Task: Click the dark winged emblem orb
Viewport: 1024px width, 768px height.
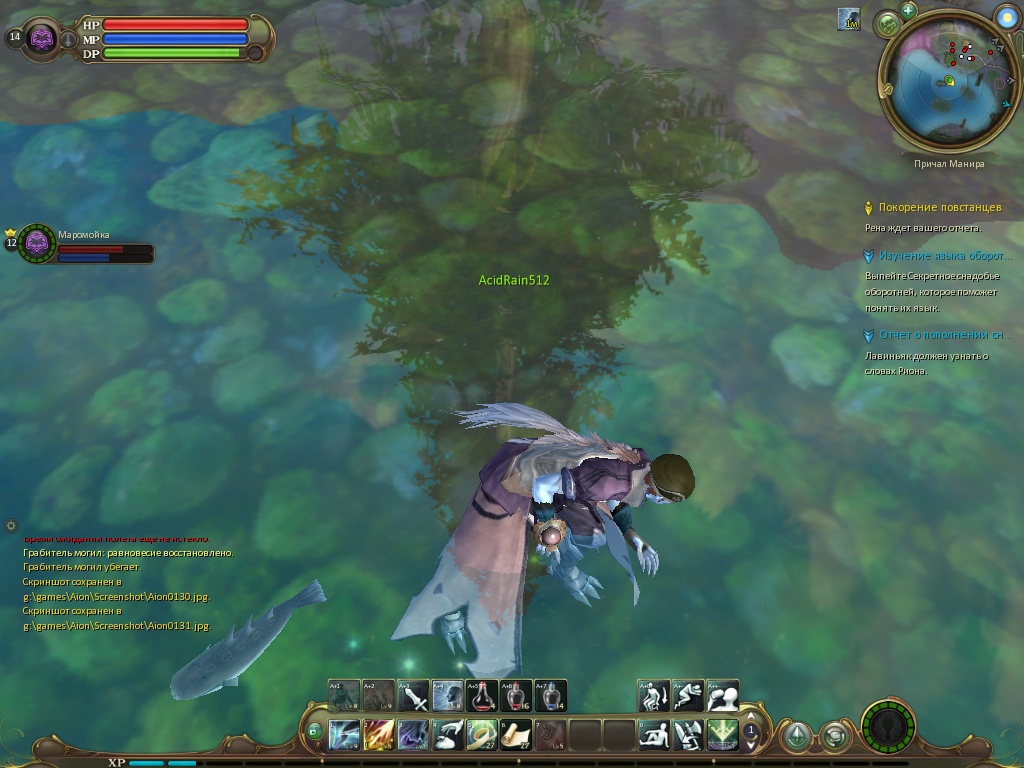Action: (886, 726)
